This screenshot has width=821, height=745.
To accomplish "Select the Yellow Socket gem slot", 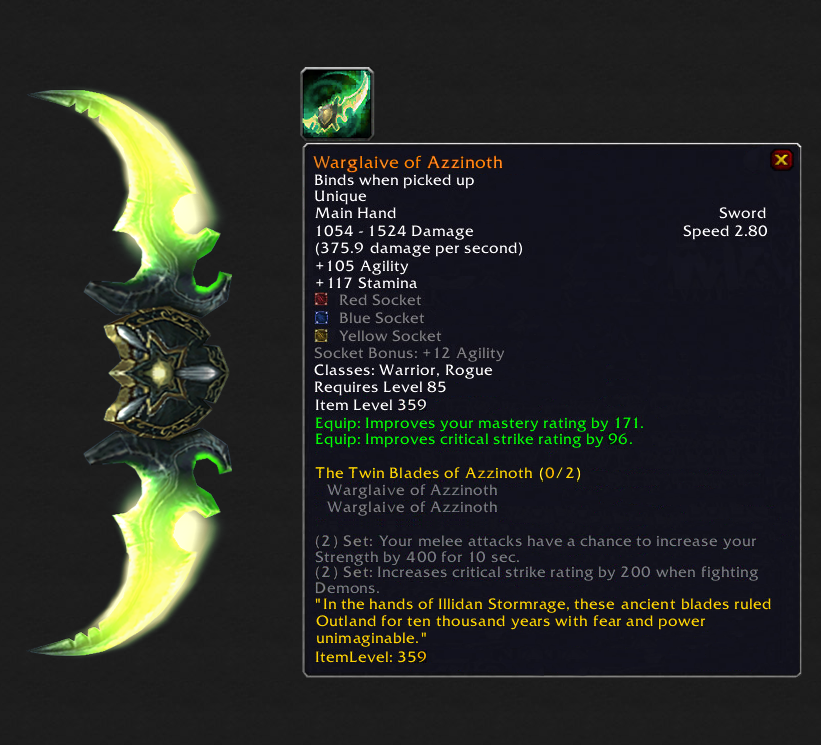I will pyautogui.click(x=322, y=336).
